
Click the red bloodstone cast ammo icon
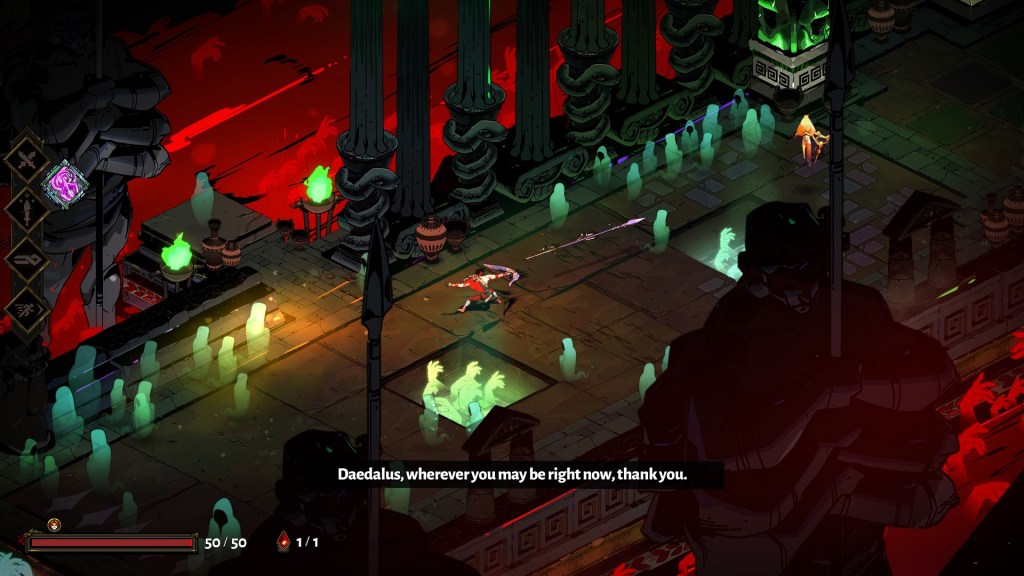point(283,542)
